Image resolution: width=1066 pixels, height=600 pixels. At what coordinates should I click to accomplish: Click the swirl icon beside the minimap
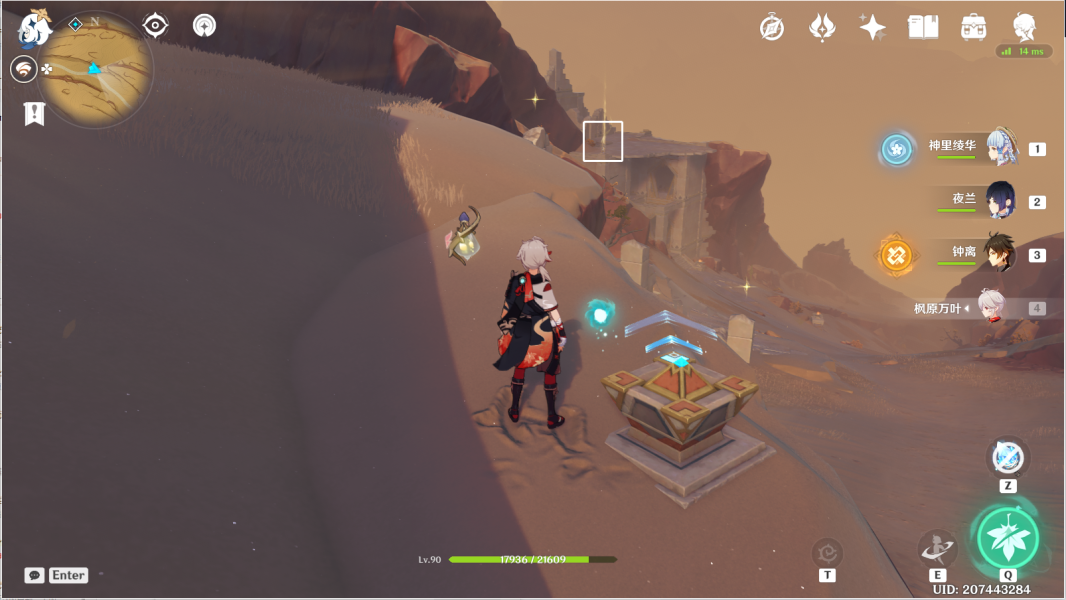pos(23,69)
